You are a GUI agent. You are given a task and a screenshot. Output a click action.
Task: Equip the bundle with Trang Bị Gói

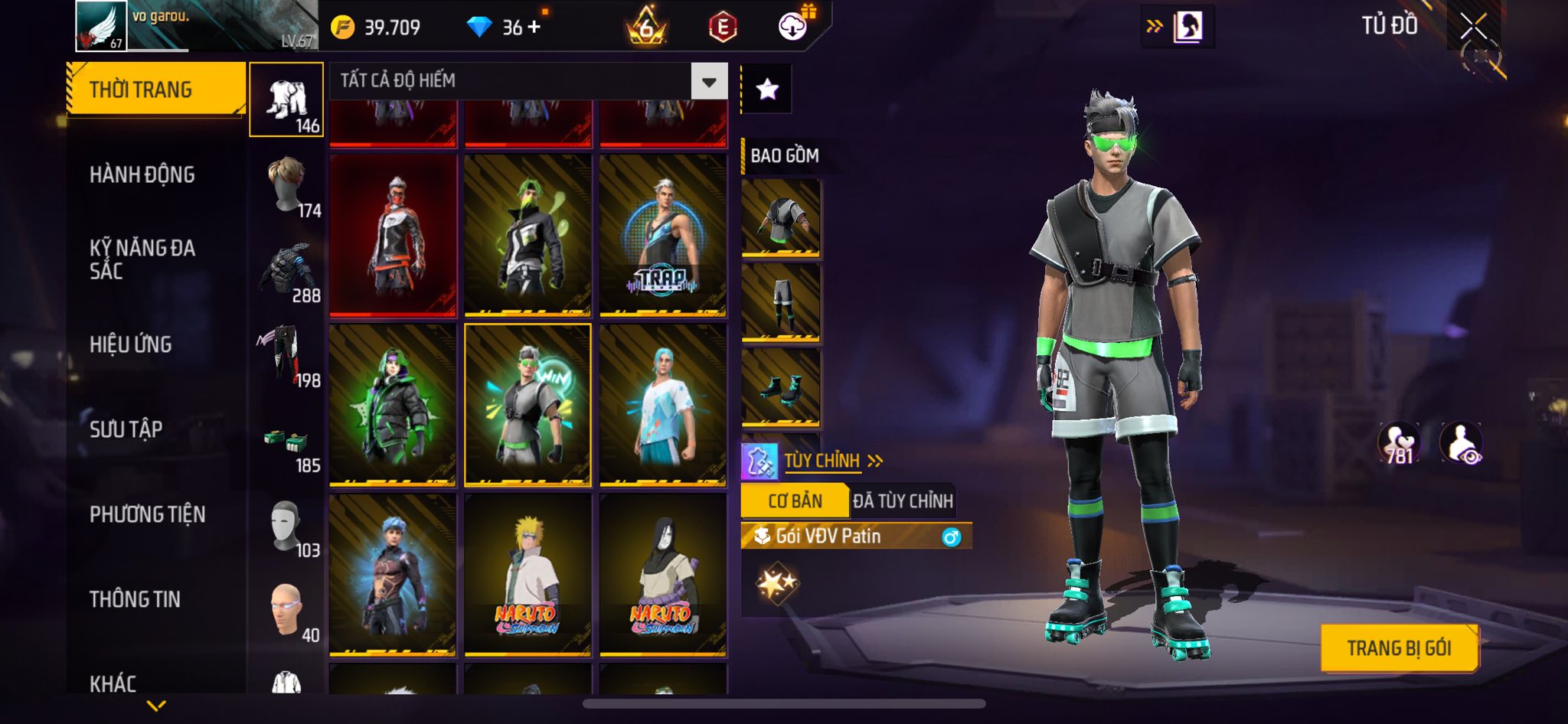point(1399,648)
